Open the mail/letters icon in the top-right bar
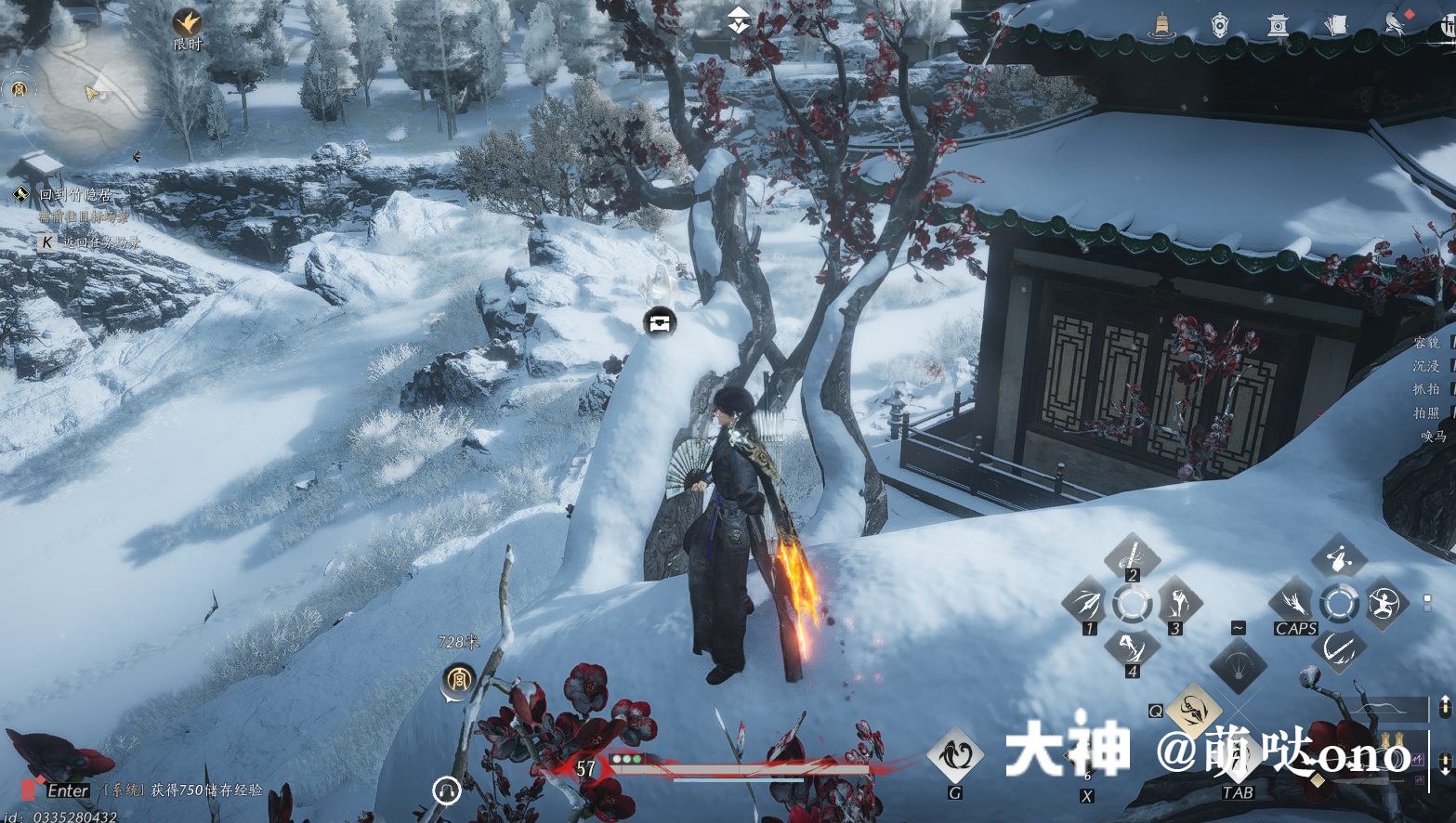Viewport: 1456px width, 823px height. tap(1338, 24)
